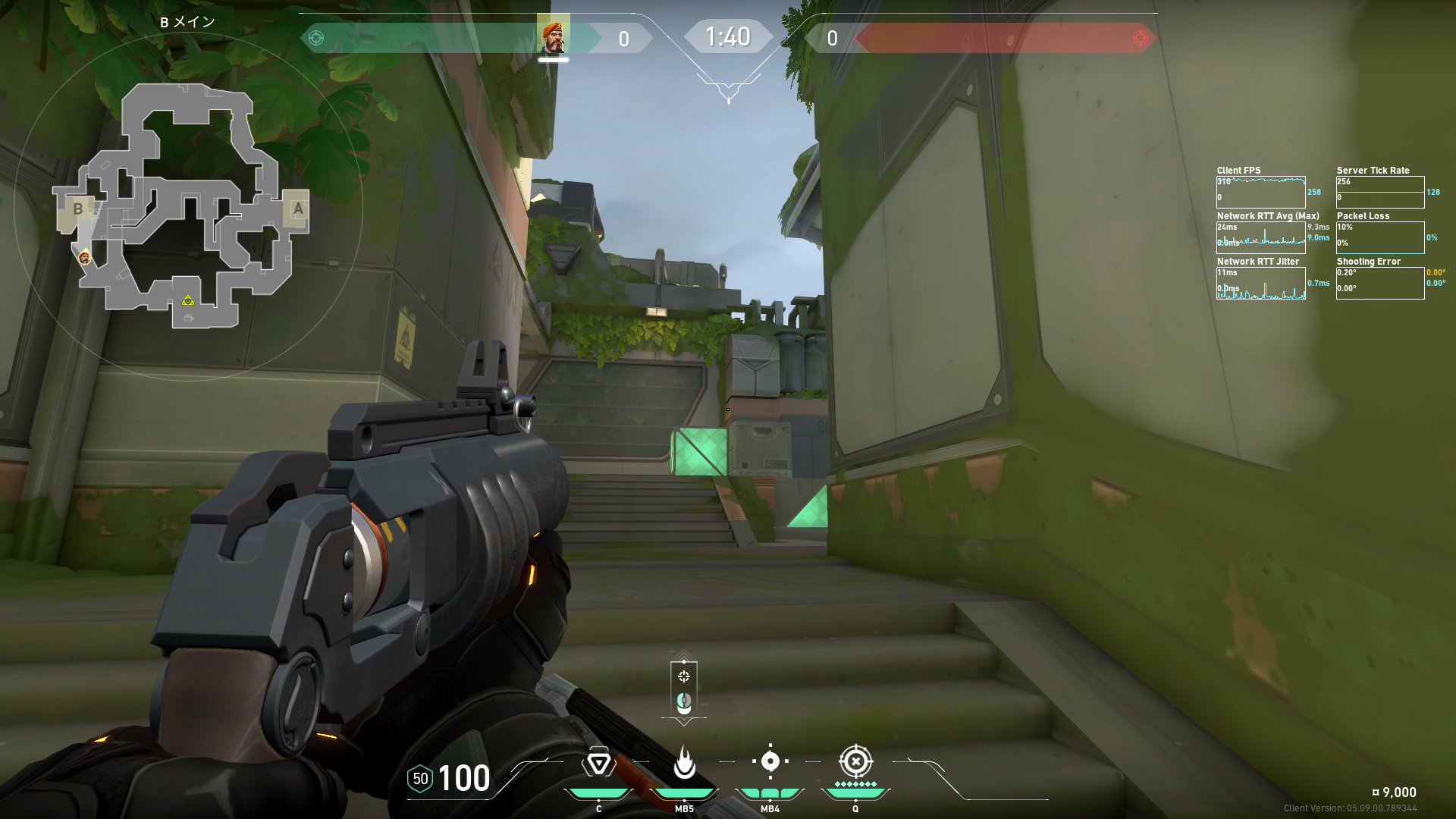The image size is (1456, 819).
Task: Use the Incendiary flame ability
Action: click(x=684, y=762)
